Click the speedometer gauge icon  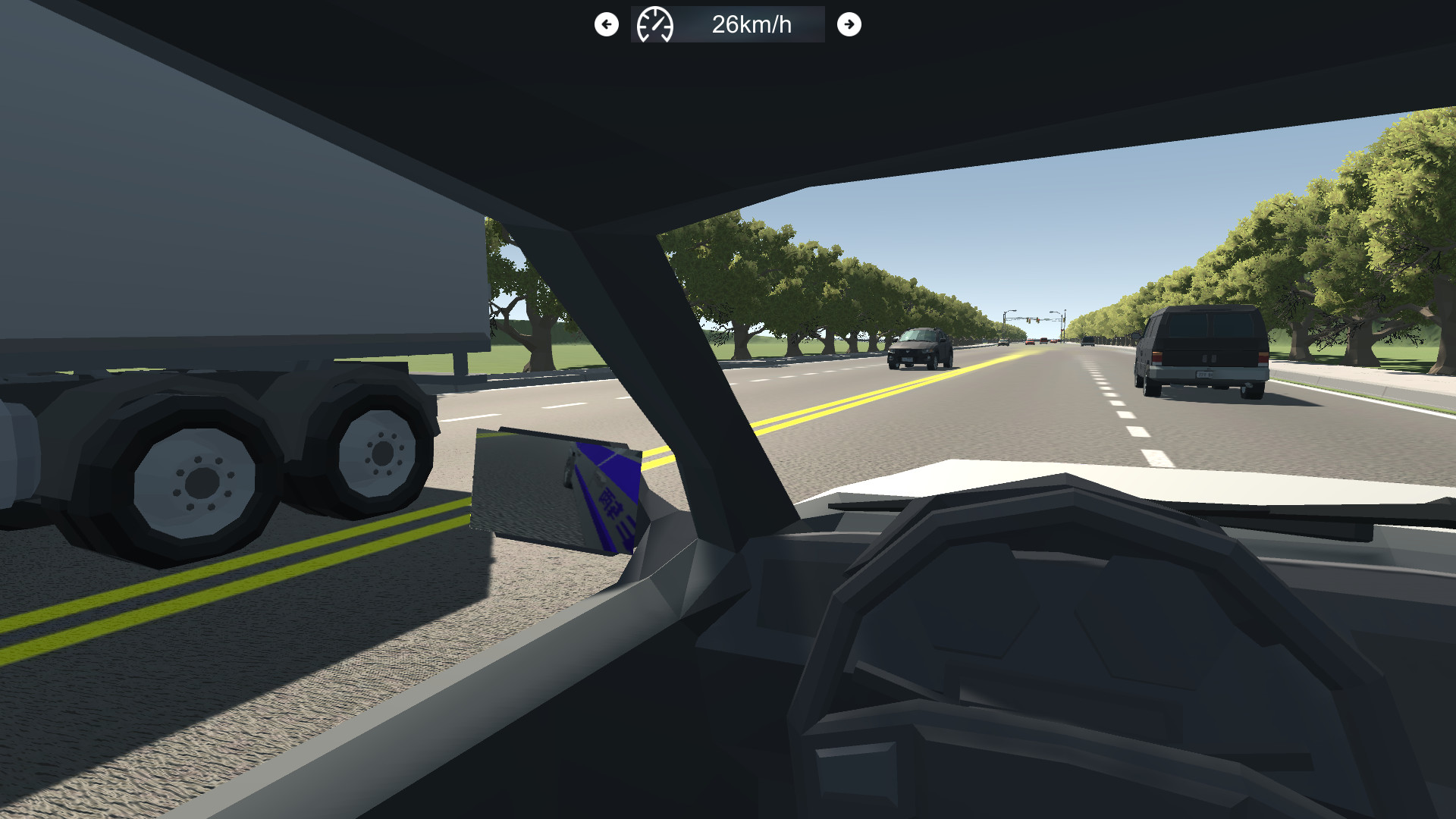click(x=656, y=24)
